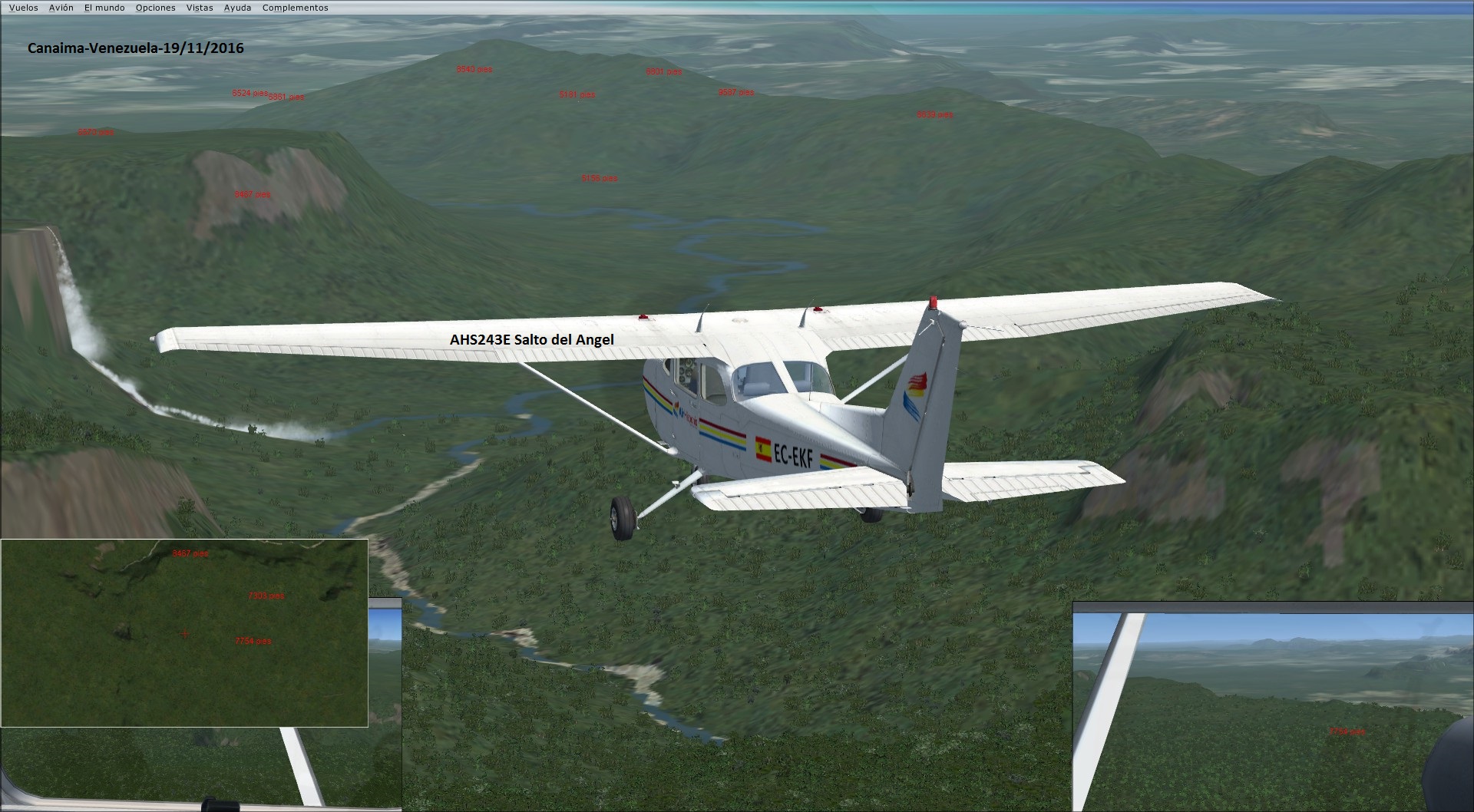Open the Ayuda menu
This screenshot has height=812, width=1474.
[237, 8]
